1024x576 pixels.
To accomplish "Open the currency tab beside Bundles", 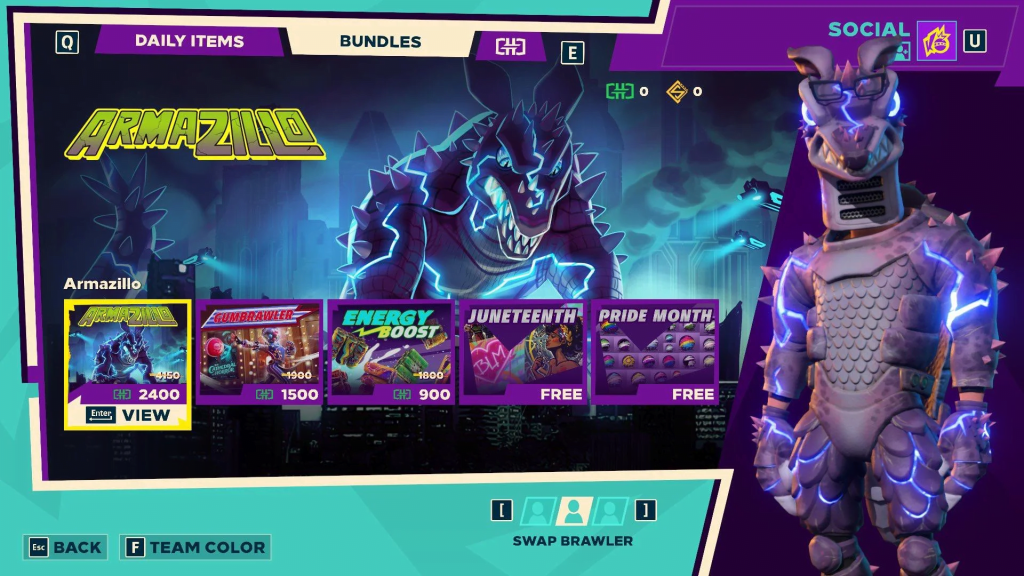I will click(510, 46).
